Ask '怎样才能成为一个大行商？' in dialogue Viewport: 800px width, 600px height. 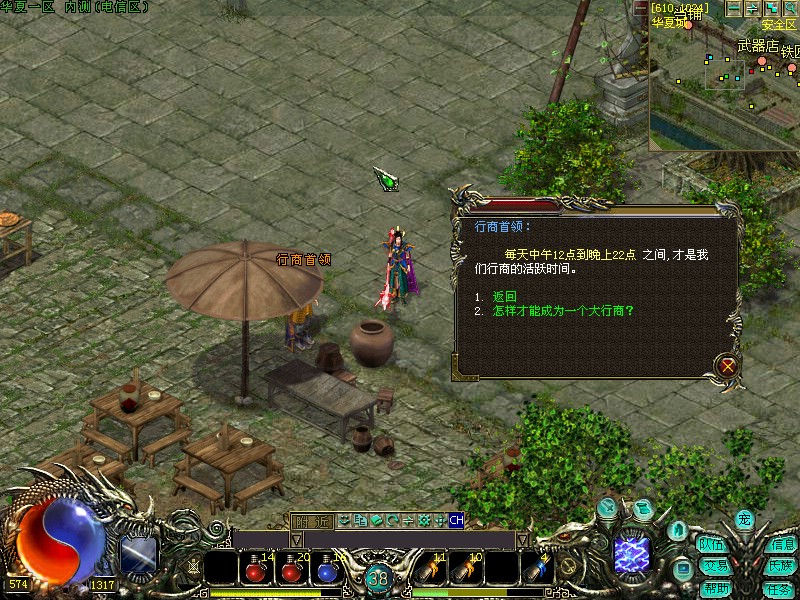(563, 311)
